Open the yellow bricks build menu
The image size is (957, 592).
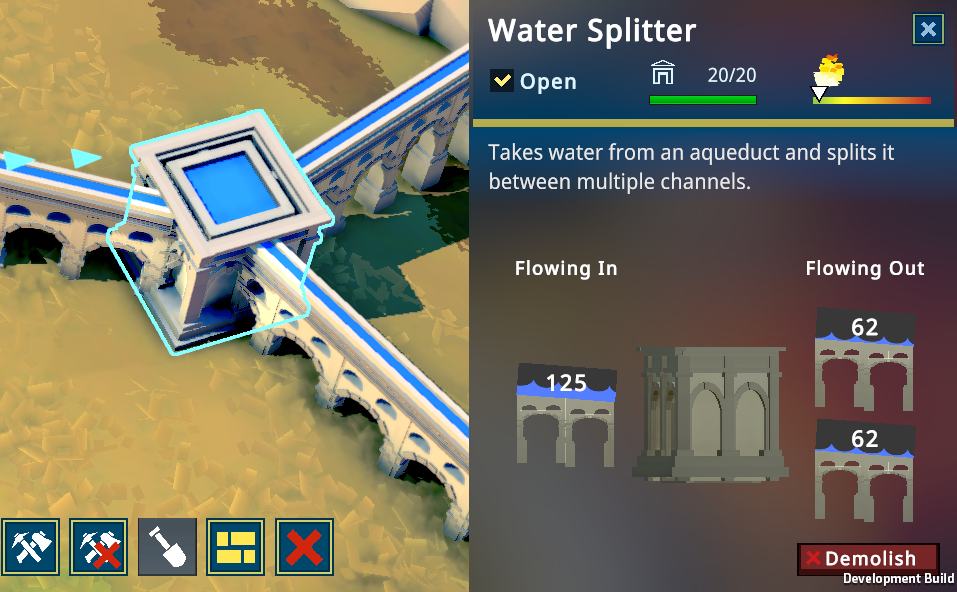(x=236, y=547)
